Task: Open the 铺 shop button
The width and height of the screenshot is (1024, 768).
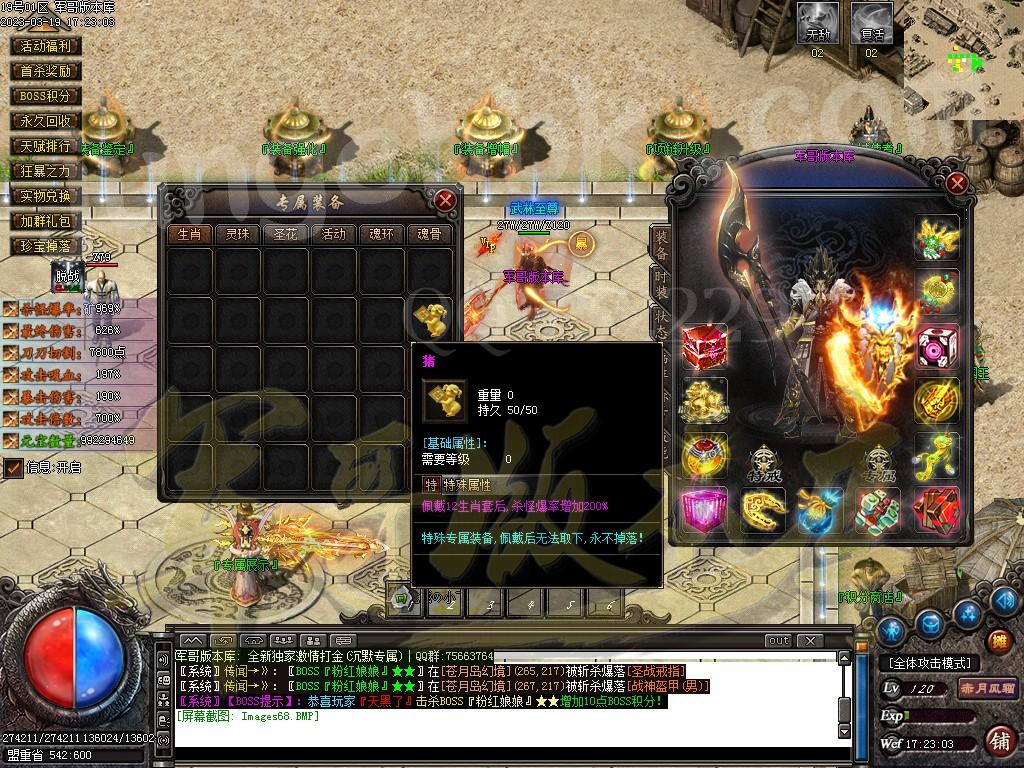Action: point(998,740)
